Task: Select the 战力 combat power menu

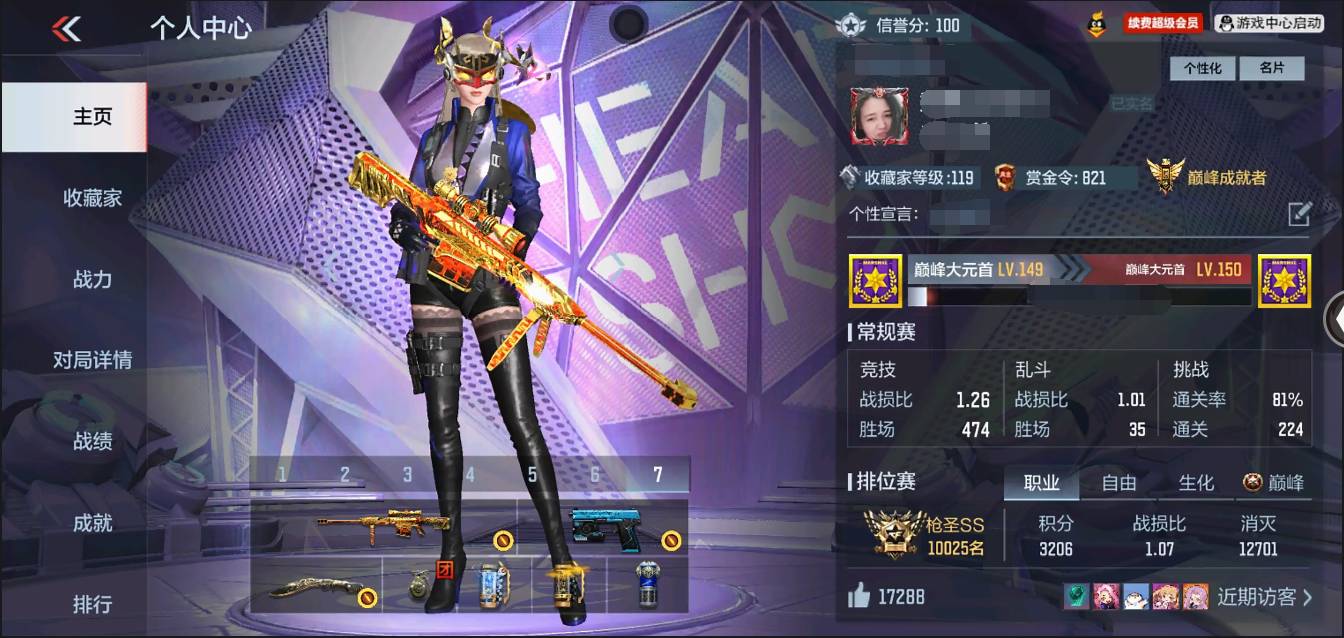Action: (x=92, y=279)
